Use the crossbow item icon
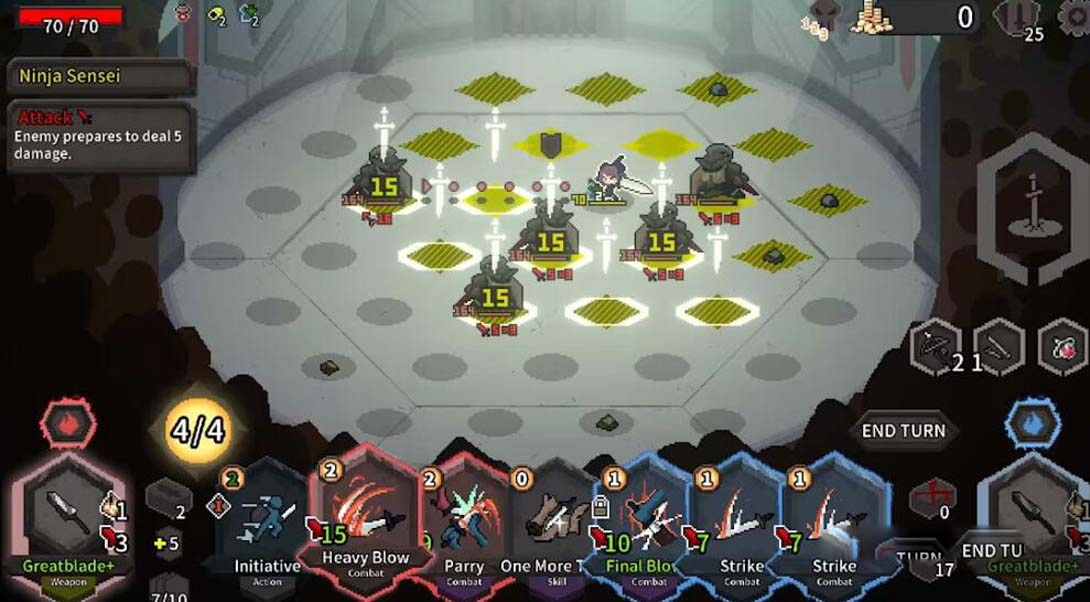This screenshot has width=1090, height=602. click(x=937, y=346)
